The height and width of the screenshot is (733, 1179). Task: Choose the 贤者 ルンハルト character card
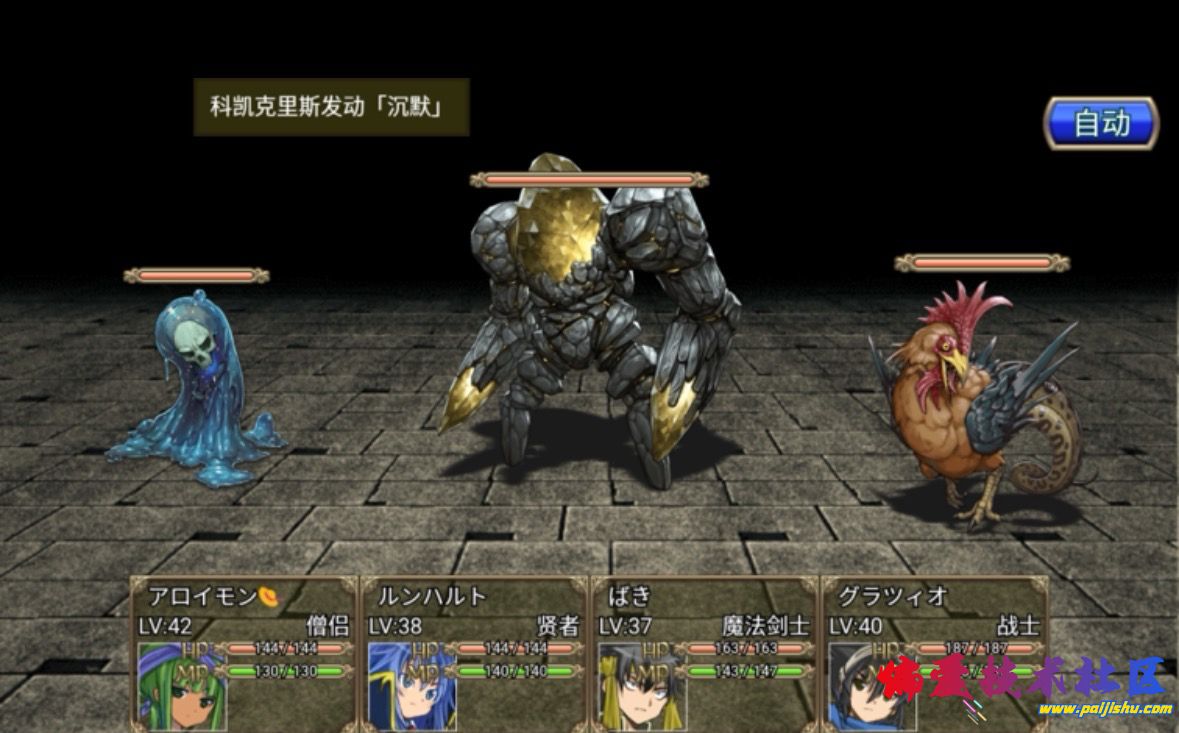tap(472, 653)
